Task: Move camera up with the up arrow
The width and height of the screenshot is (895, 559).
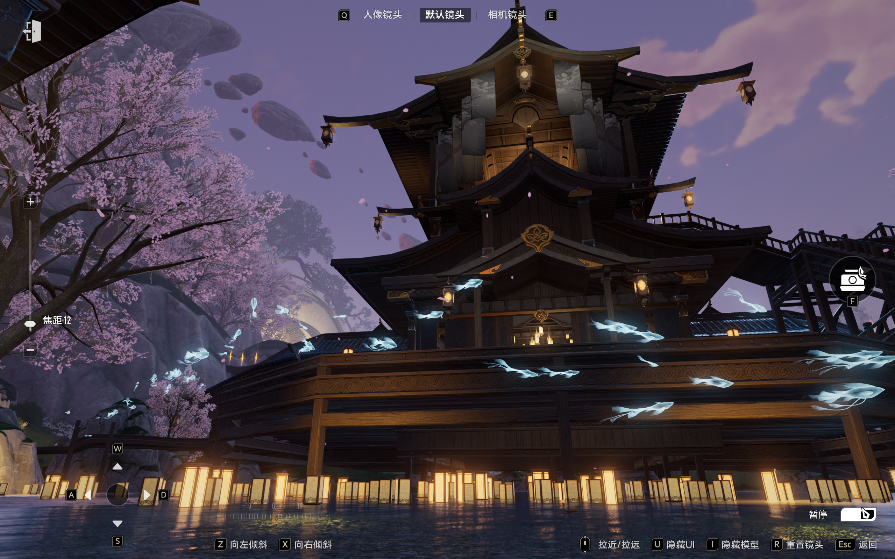Action: [117, 466]
